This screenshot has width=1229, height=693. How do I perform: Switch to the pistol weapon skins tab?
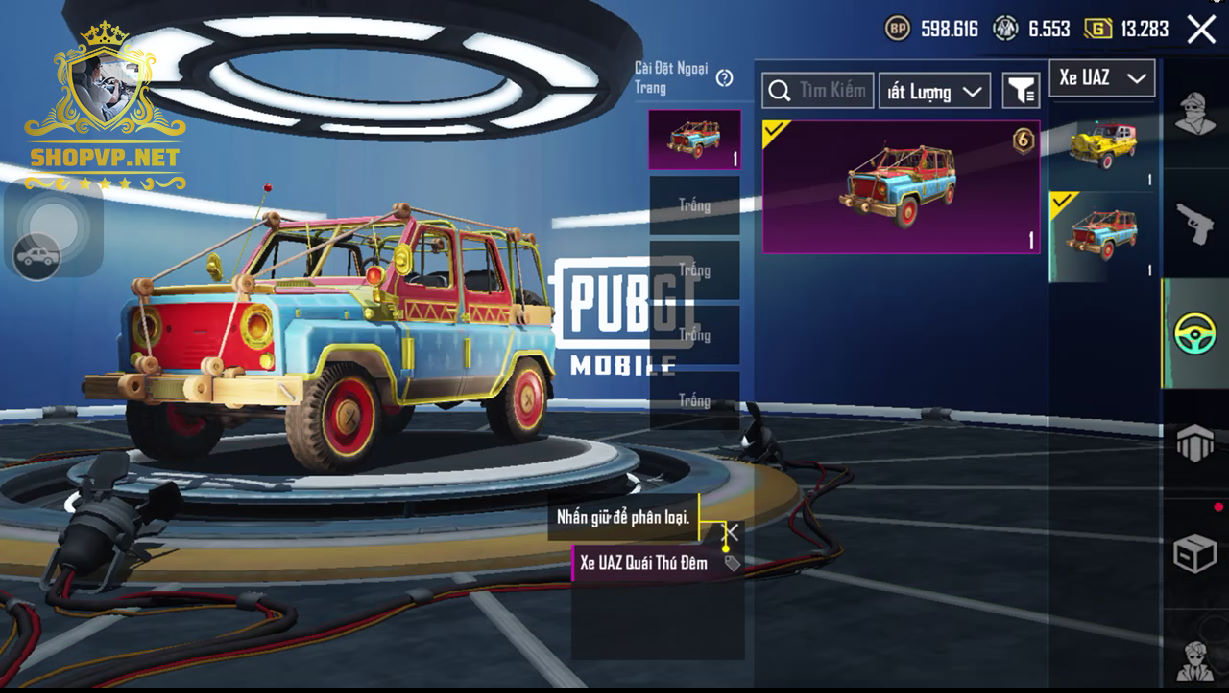(1195, 224)
